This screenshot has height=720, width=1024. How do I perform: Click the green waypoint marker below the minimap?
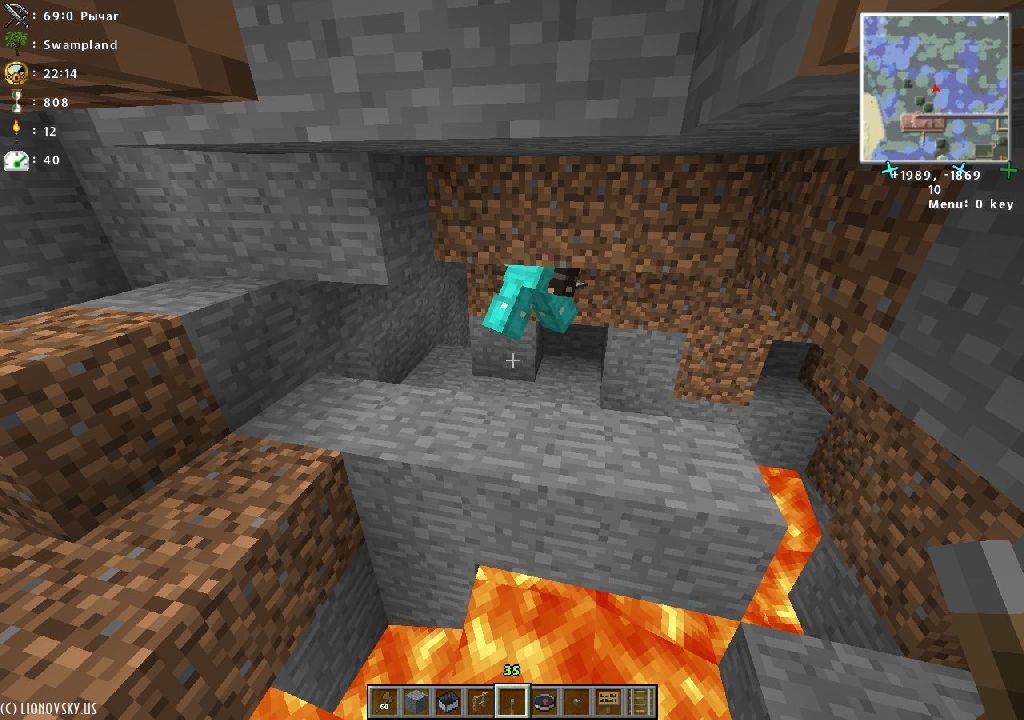click(1009, 171)
